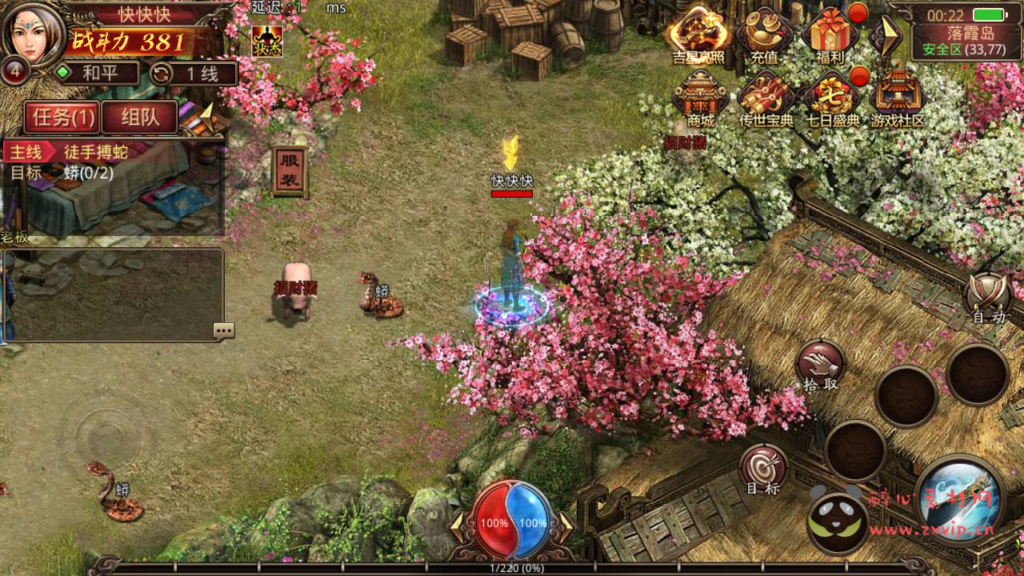Screen dimensions: 1024x576
Task: Open the 吉星高照 event icon
Action: 699,33
